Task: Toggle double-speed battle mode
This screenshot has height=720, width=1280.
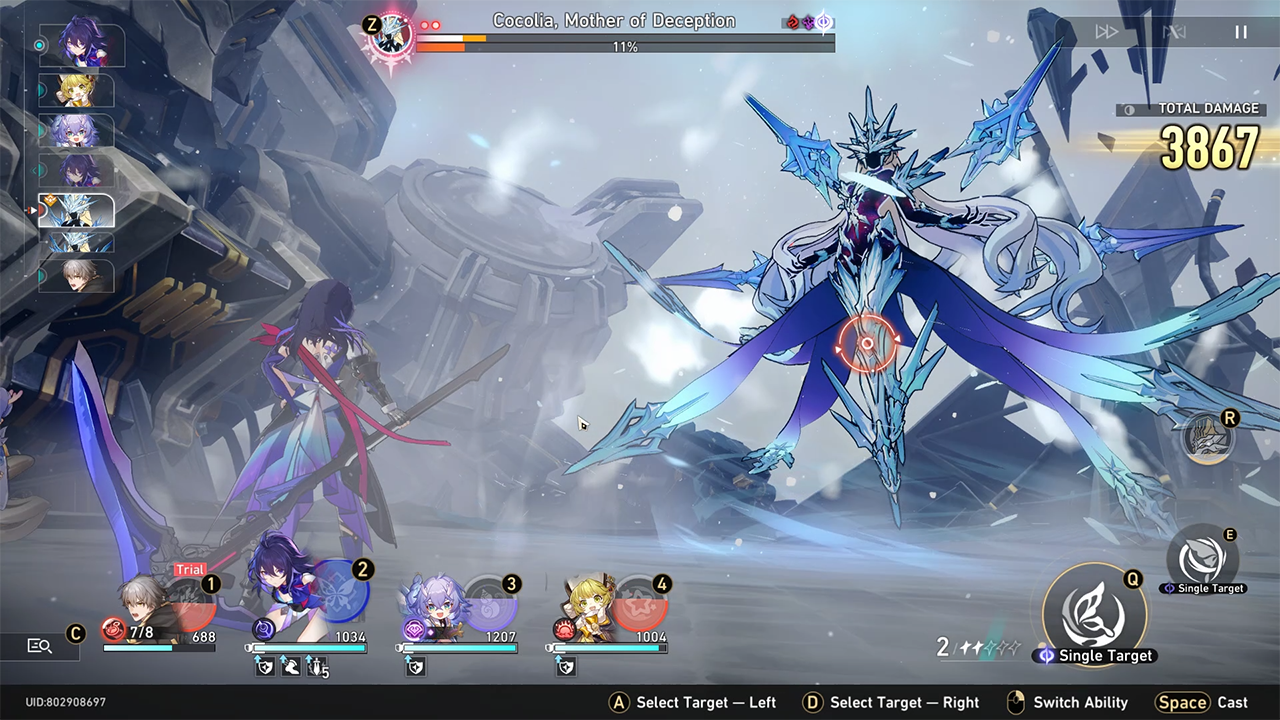Action: (x=1106, y=32)
